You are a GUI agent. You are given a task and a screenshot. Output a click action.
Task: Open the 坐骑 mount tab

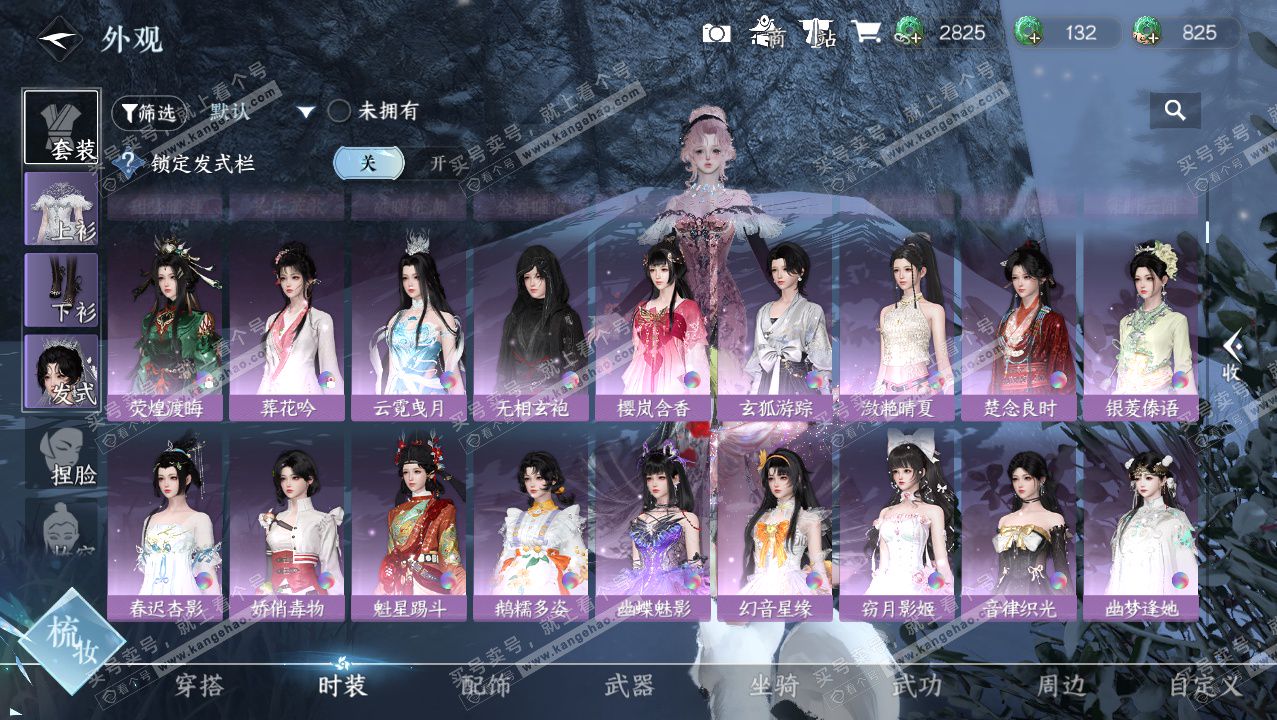point(774,686)
